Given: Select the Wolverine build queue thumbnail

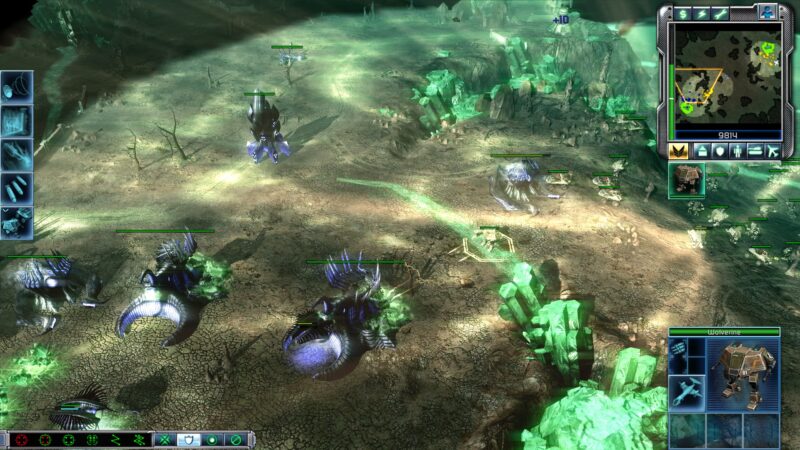Looking at the screenshot, I should pos(687,179).
